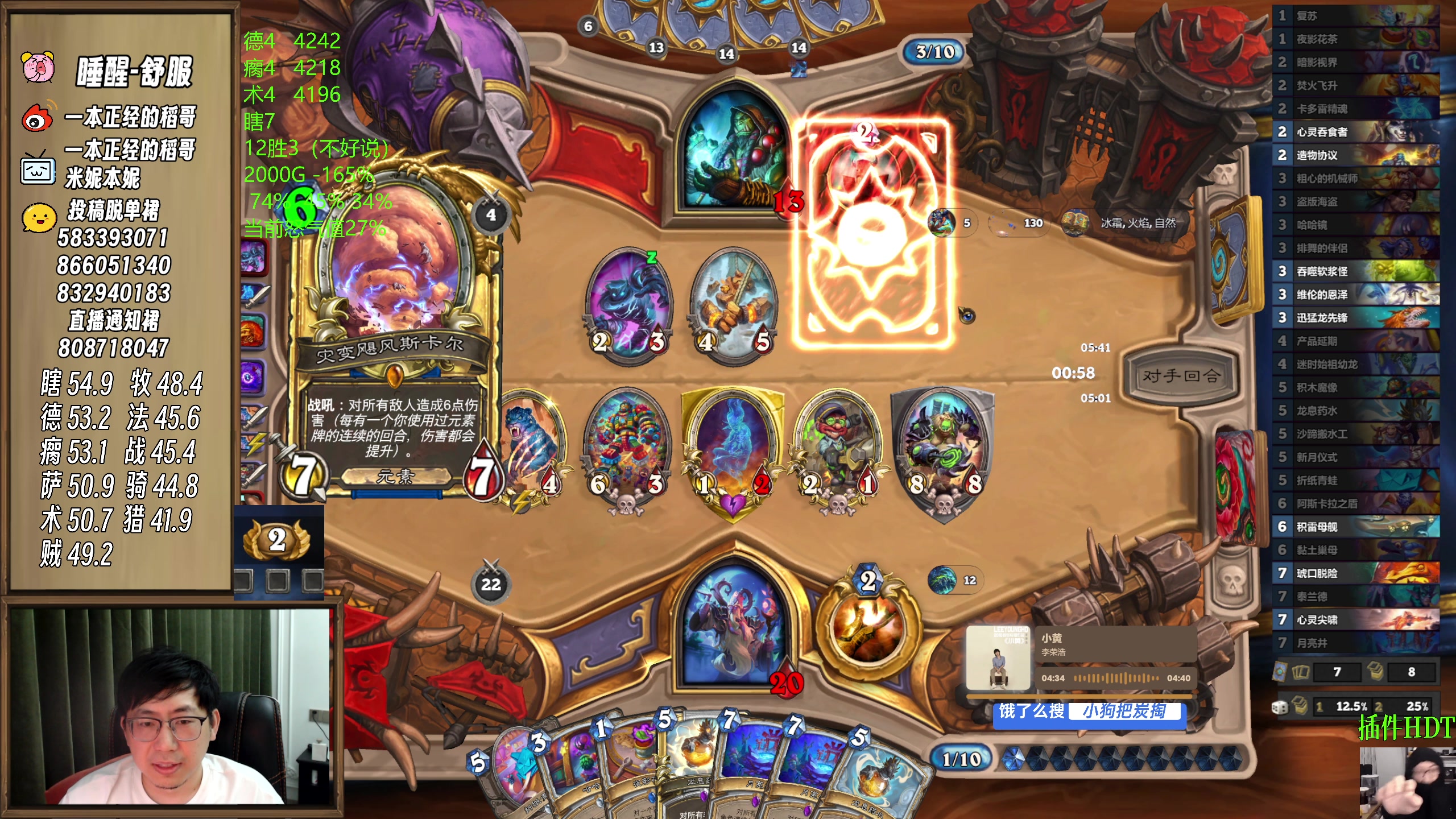Click the 对手回合 end turn button
Screen dimensions: 1456x819
tap(1180, 375)
